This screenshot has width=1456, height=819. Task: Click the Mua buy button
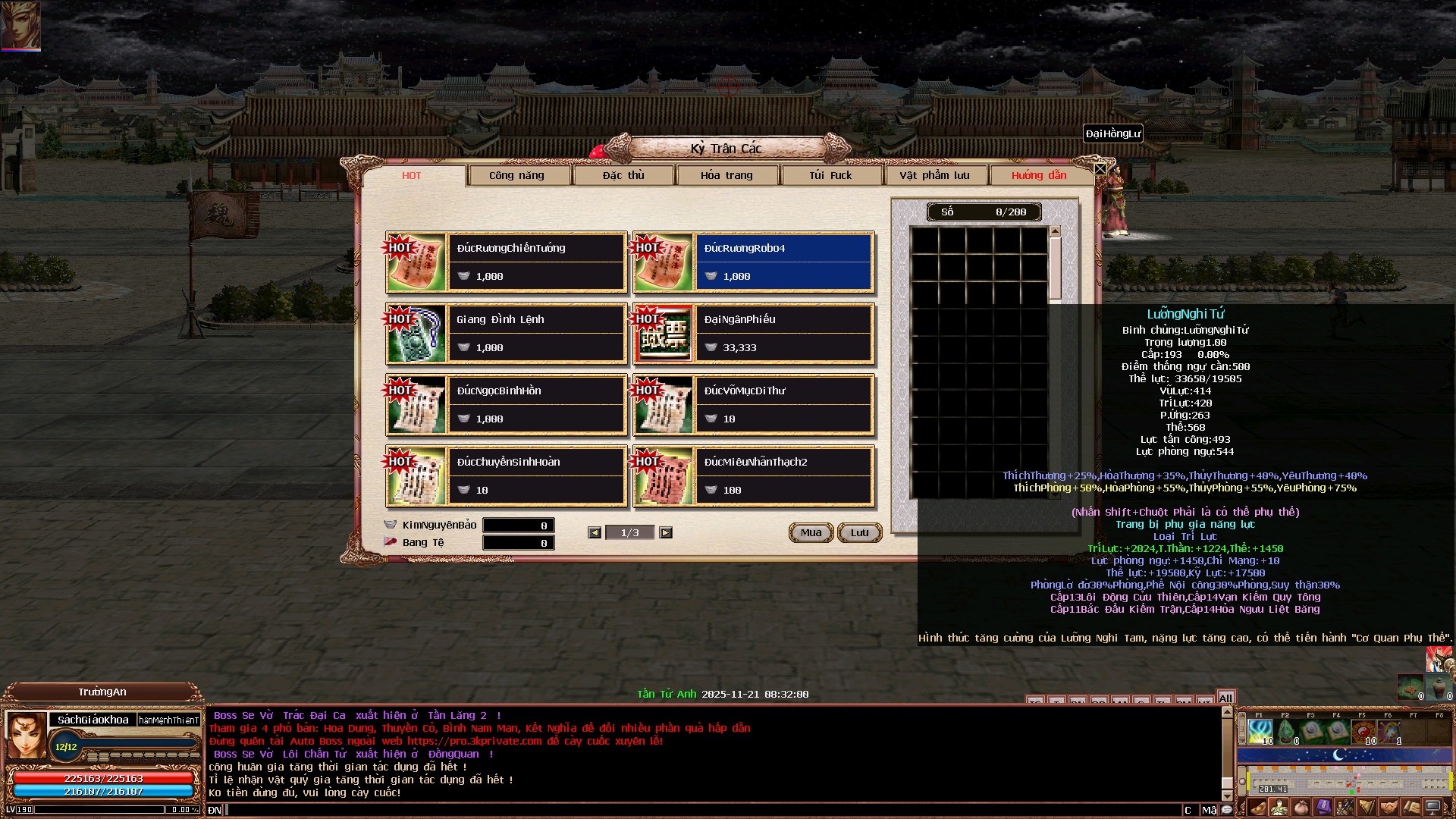(811, 532)
